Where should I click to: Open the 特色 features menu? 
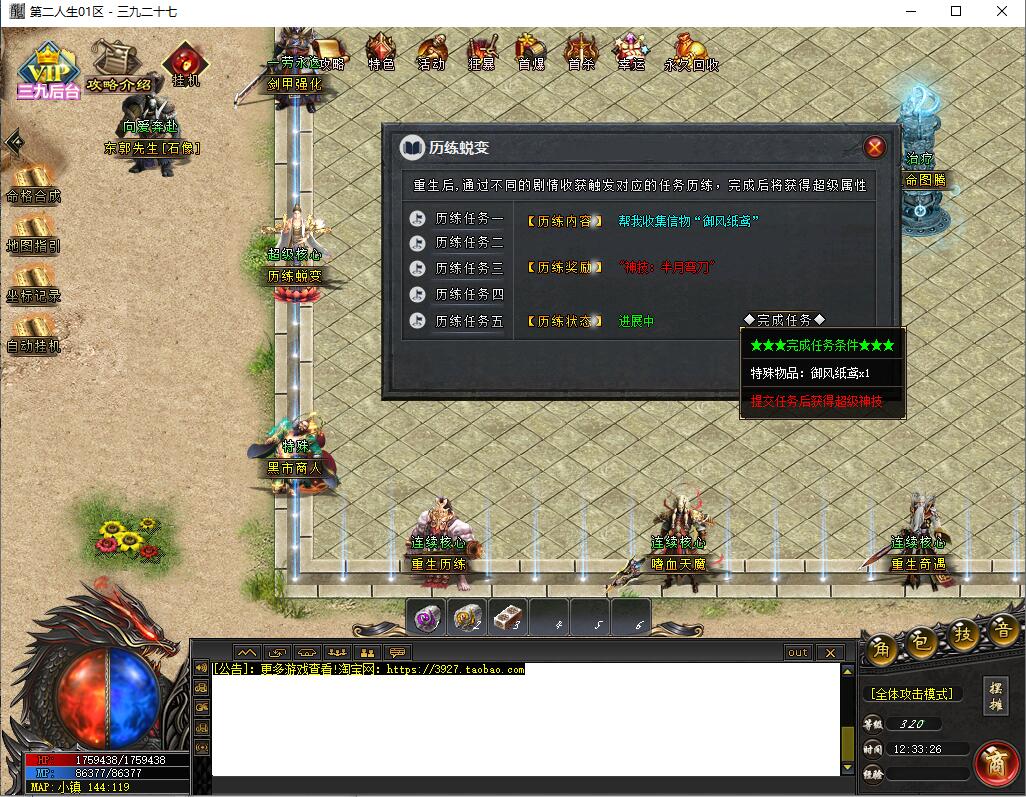[381, 52]
